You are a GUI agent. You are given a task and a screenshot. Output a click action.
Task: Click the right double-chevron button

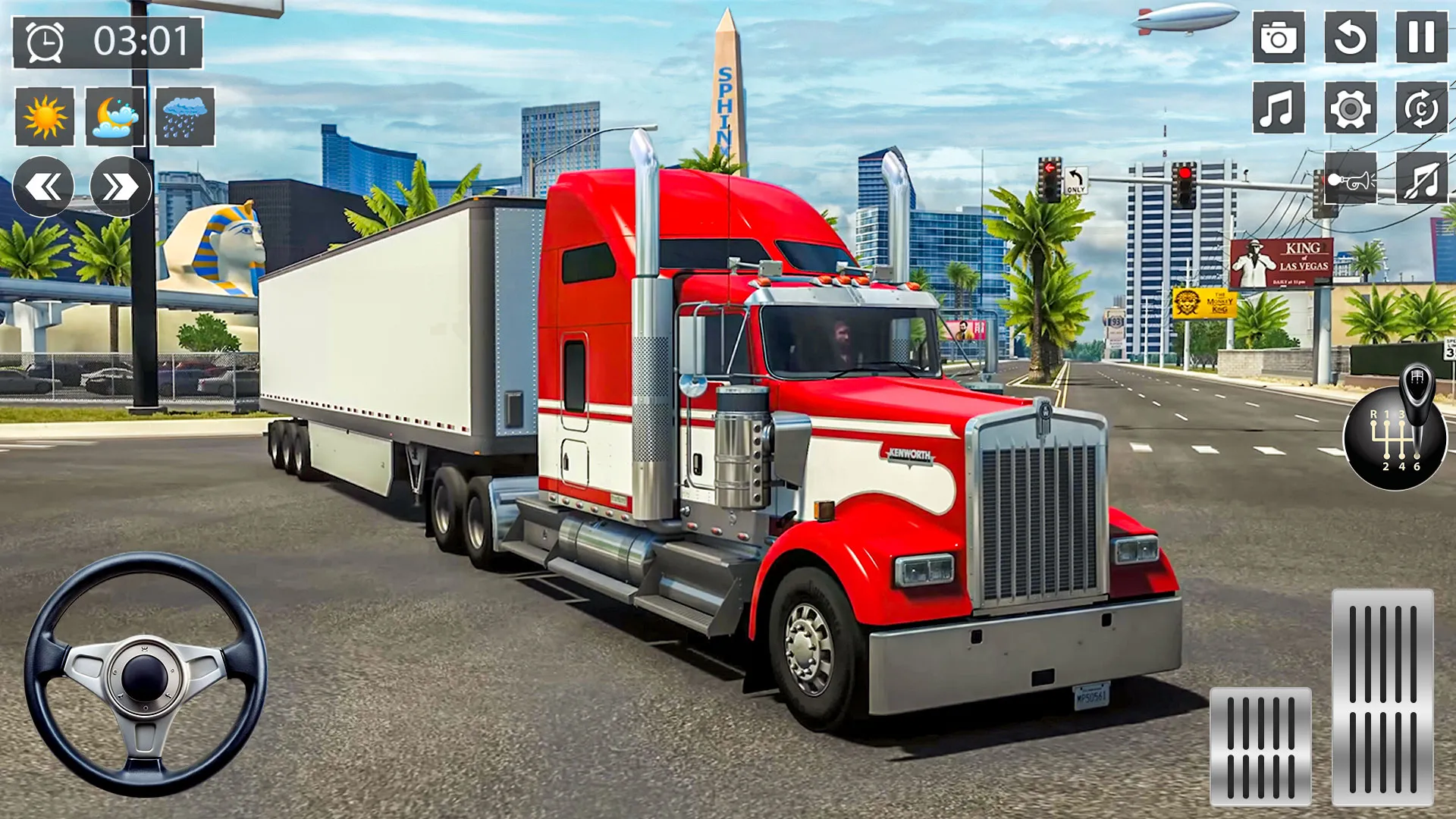(x=118, y=186)
